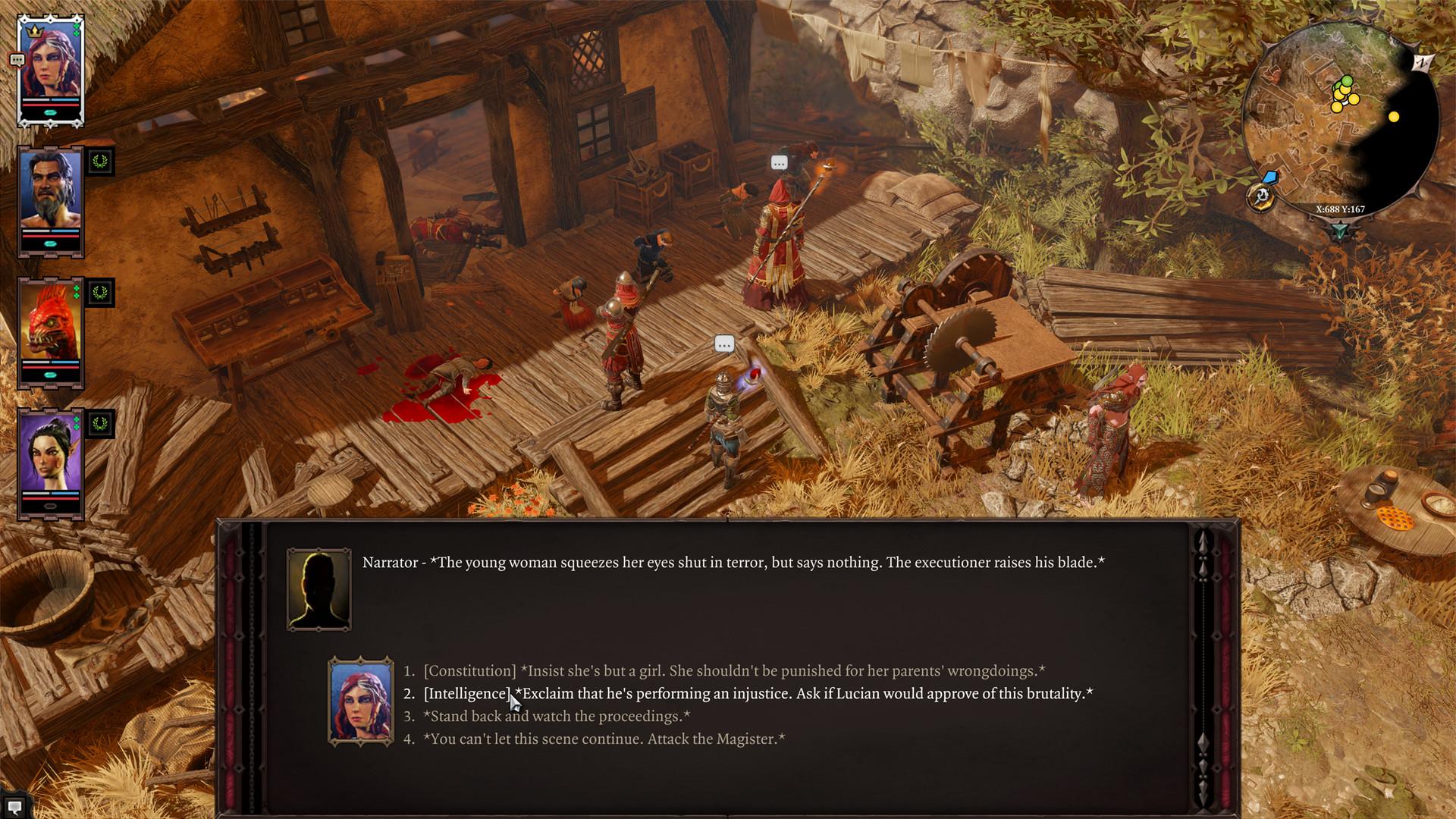Image resolution: width=1456 pixels, height=819 pixels.
Task: Click the speech bubble above the red-robed Magister
Action: (779, 162)
